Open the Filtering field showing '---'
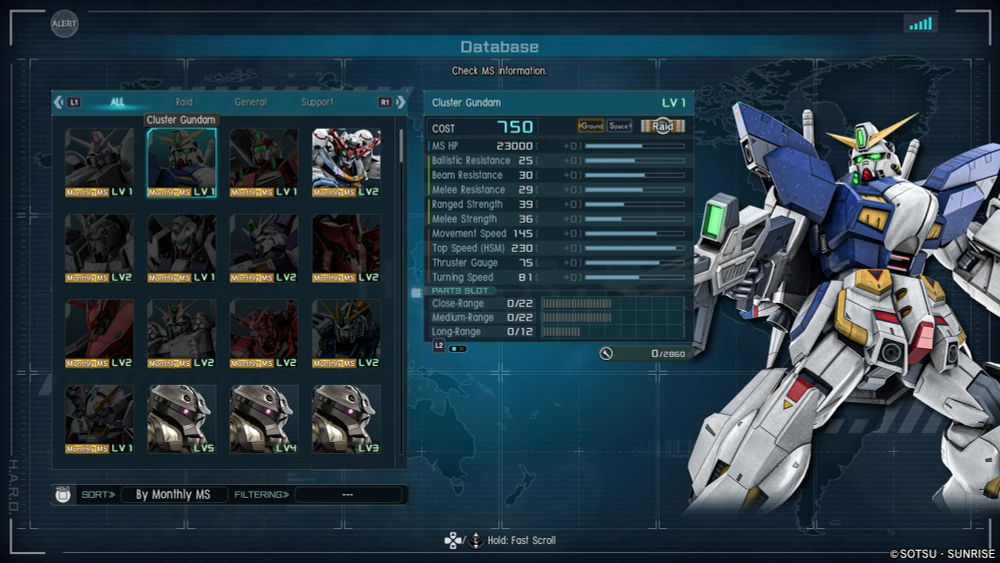 (350, 495)
